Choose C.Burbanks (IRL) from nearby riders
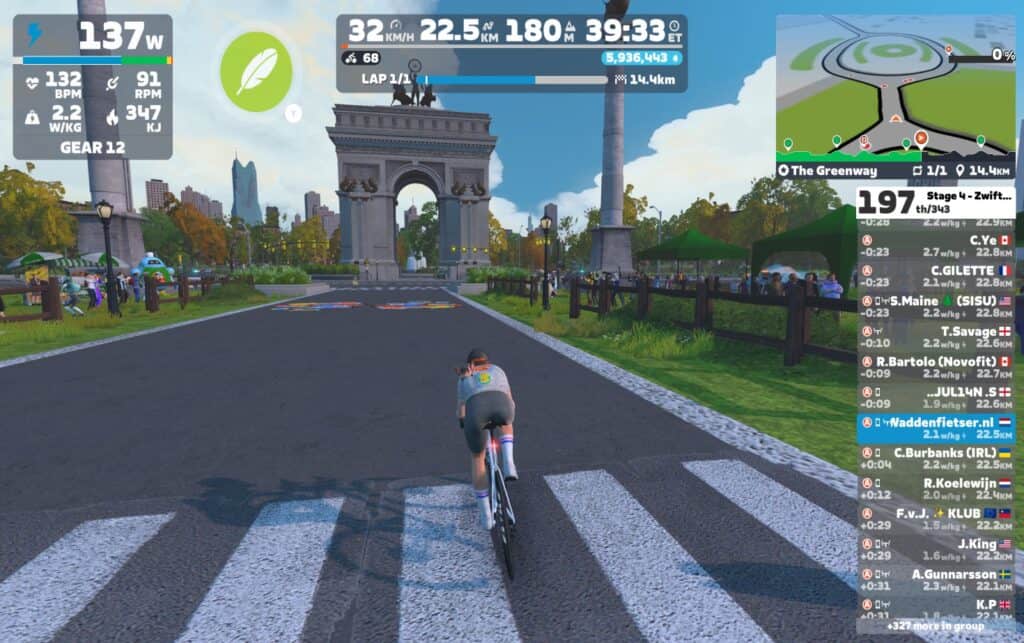Viewport: 1024px width, 643px height. [936, 458]
